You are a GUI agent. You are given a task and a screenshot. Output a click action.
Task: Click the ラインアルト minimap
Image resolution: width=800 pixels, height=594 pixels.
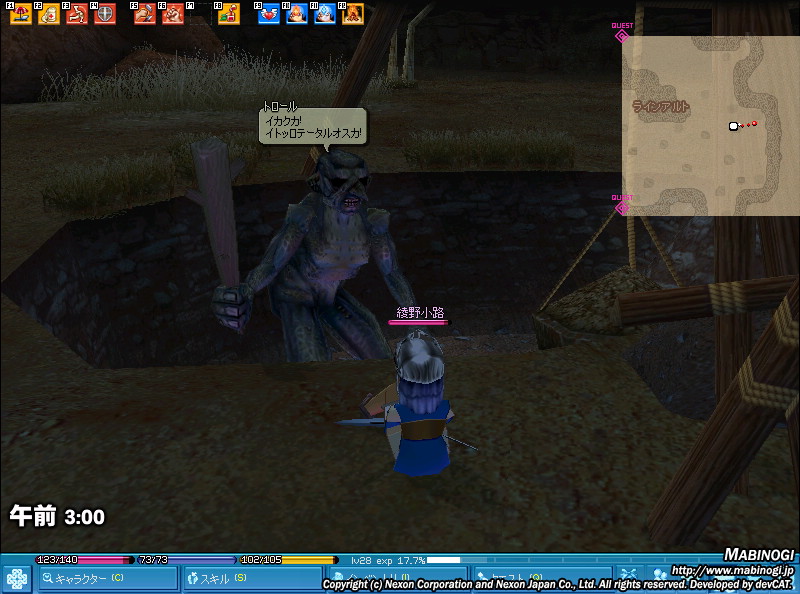710,125
